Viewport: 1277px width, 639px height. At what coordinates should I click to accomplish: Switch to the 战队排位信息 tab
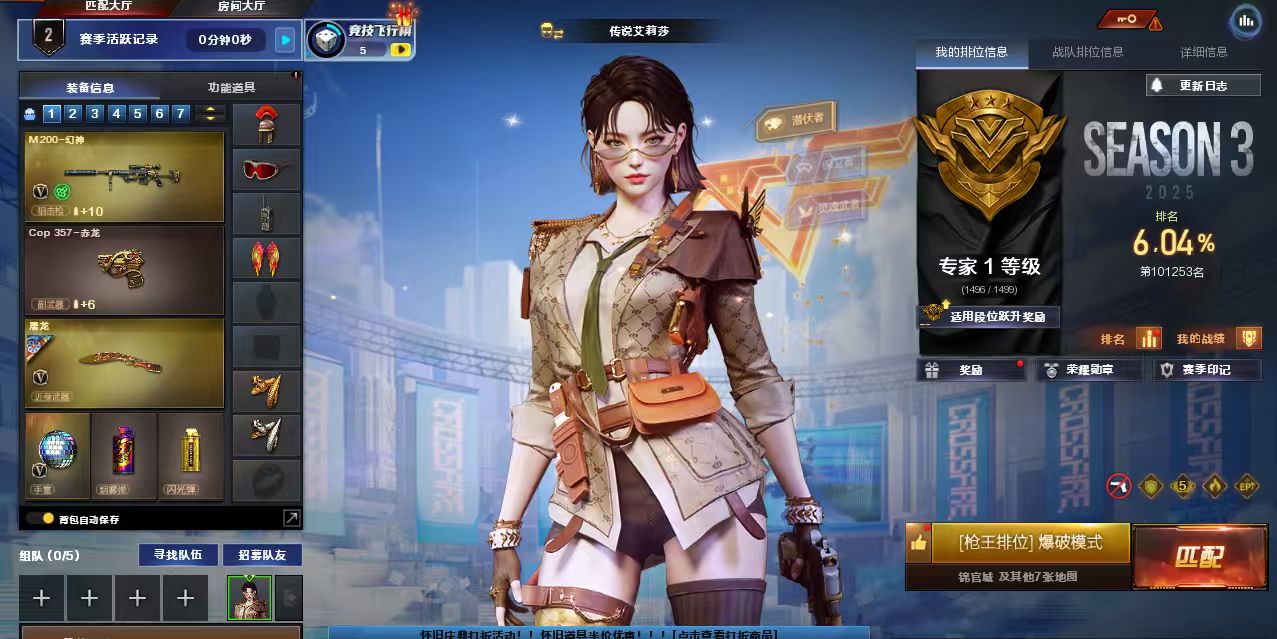coord(1087,52)
